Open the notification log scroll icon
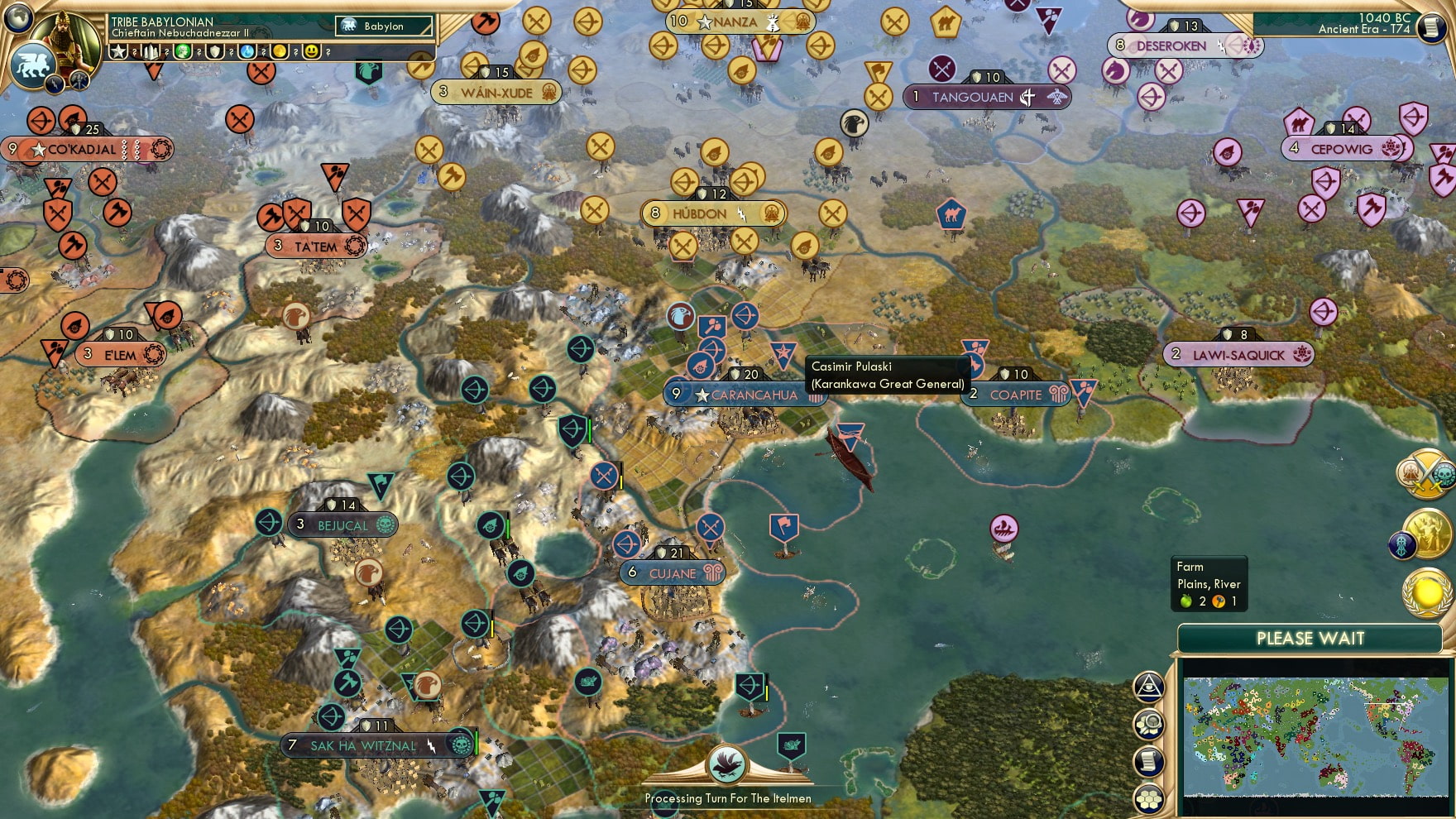 pyautogui.click(x=1149, y=760)
